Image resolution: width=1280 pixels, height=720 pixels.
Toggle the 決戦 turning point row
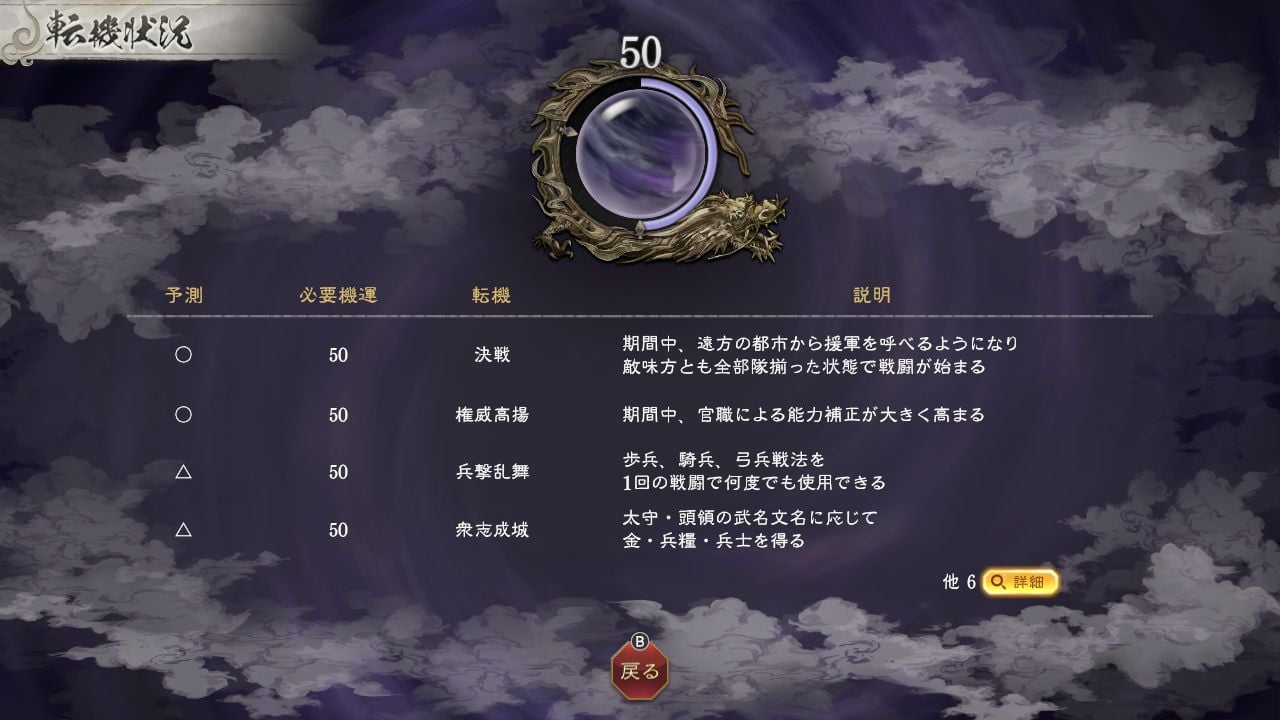[490, 356]
